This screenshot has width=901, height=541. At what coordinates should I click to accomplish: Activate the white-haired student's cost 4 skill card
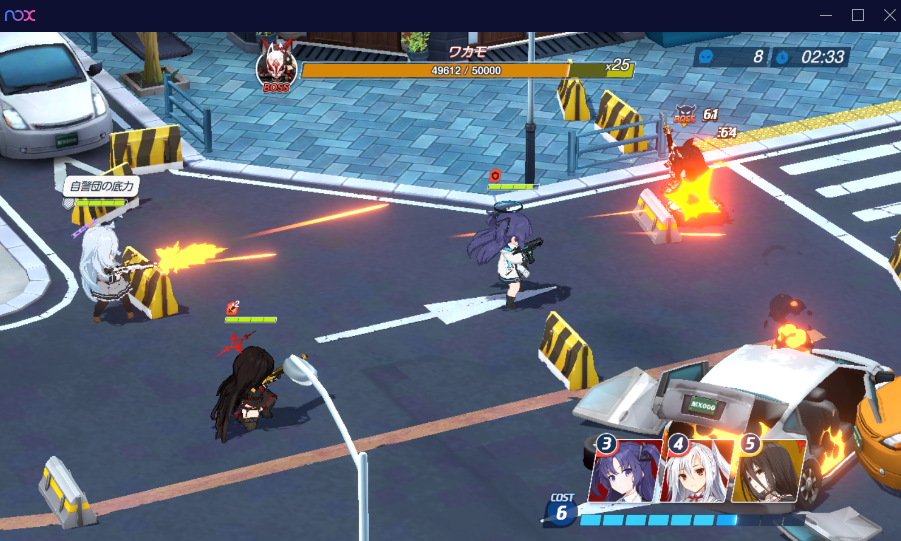[697, 471]
